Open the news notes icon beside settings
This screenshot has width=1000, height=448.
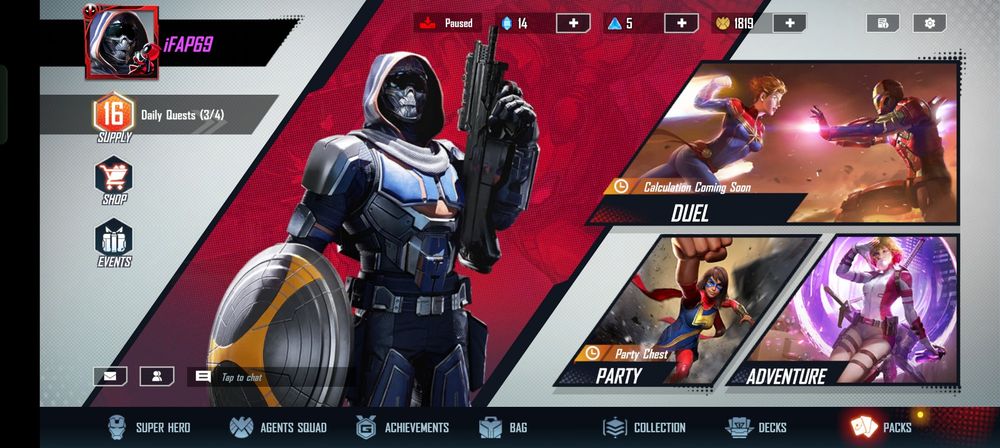click(883, 23)
